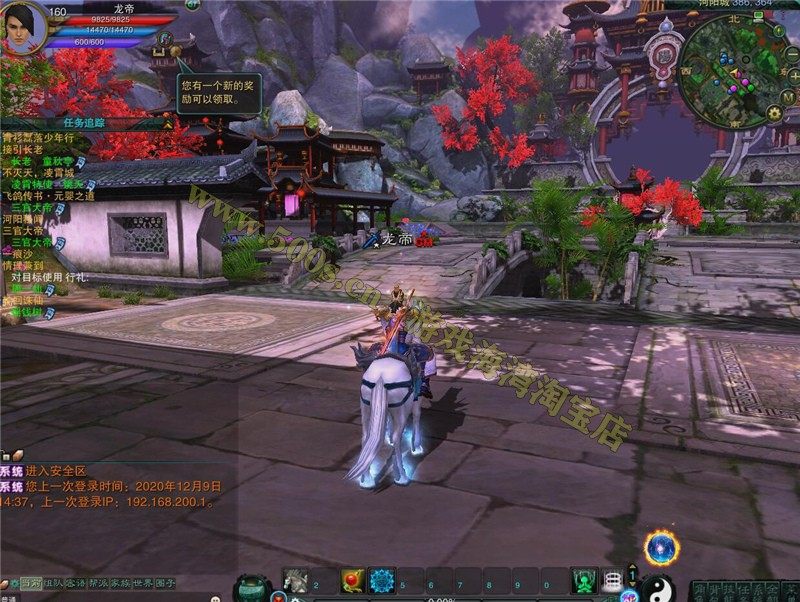Open the glowing blue orb icon with fiery ring
800x602 pixels.
pos(661,547)
